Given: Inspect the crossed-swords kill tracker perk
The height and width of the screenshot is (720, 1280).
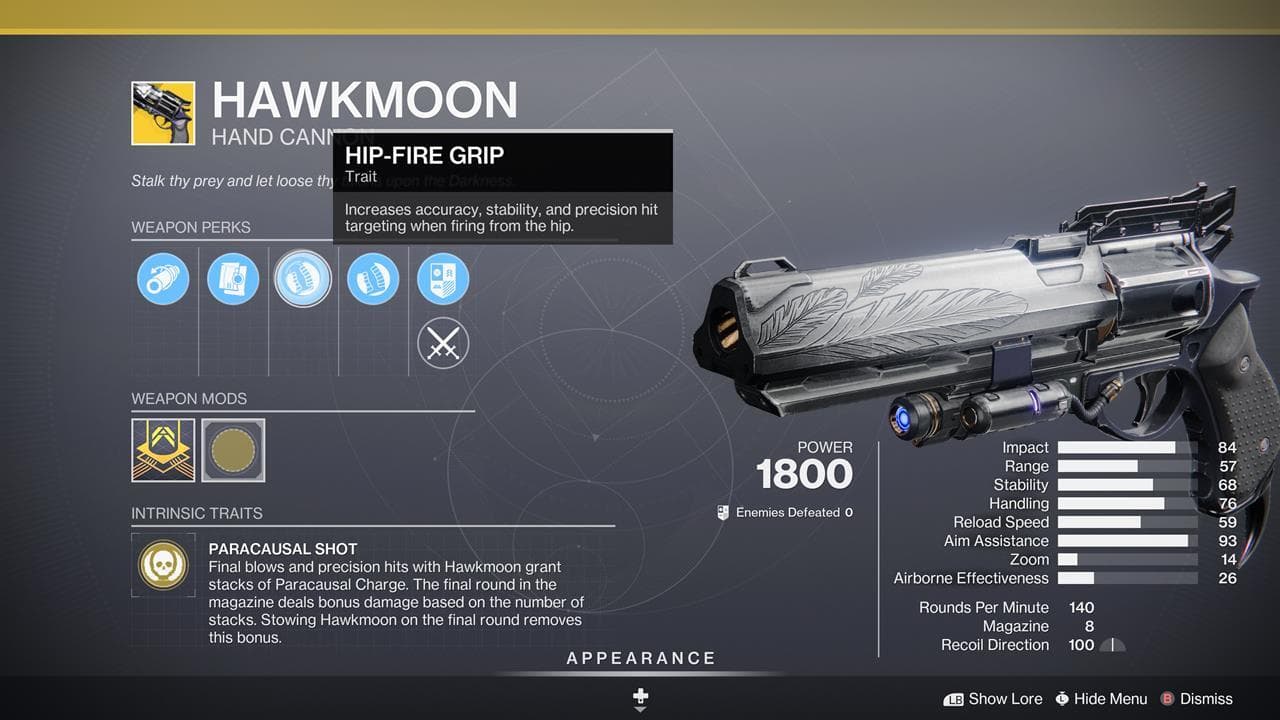Looking at the screenshot, I should point(443,343).
